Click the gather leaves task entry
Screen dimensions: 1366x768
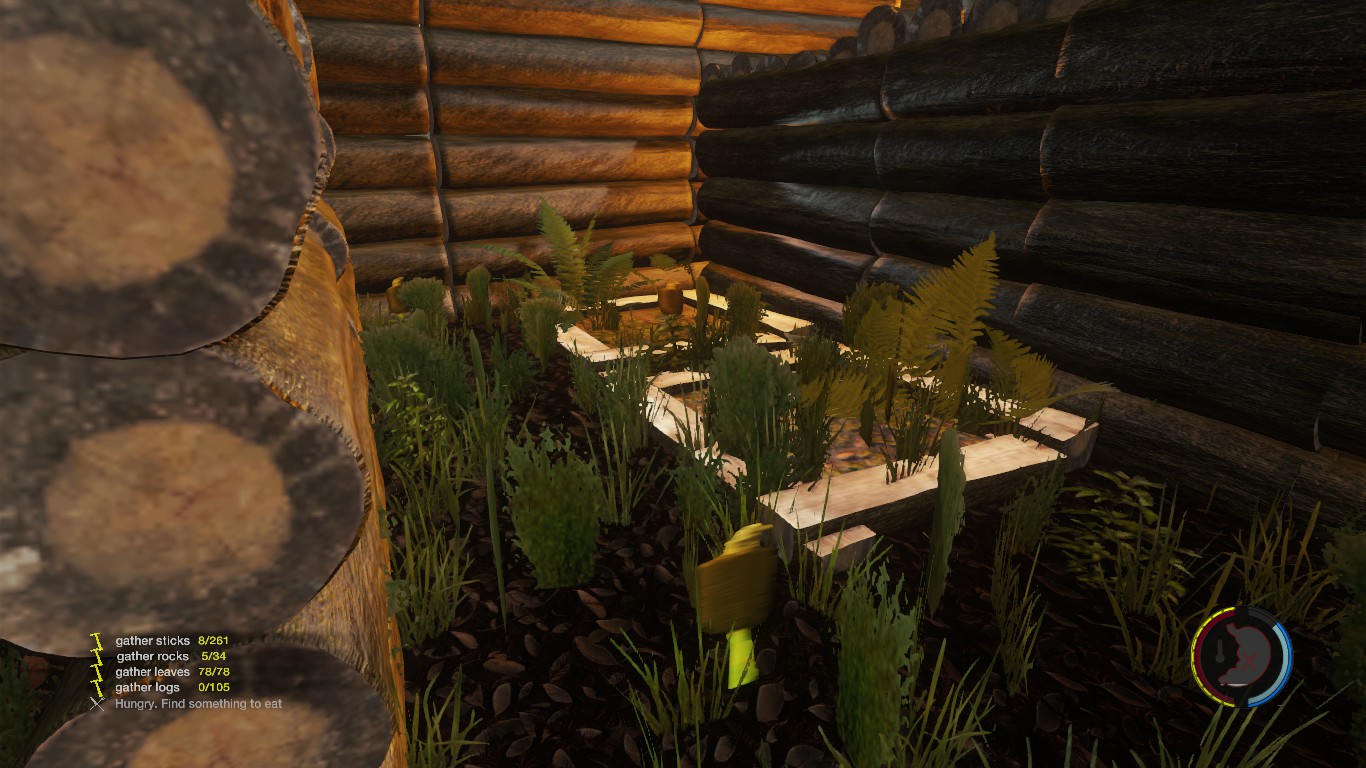(x=172, y=672)
